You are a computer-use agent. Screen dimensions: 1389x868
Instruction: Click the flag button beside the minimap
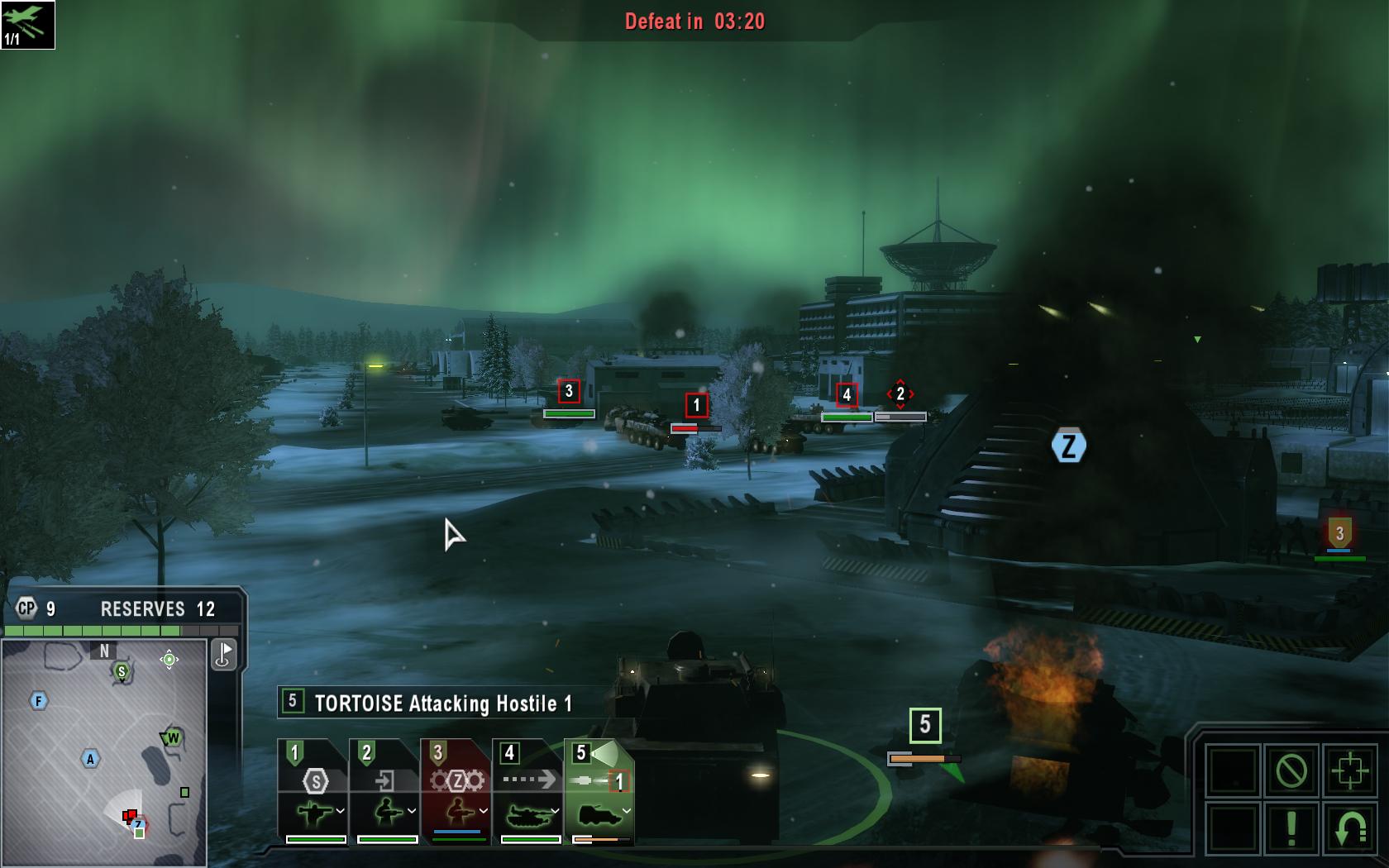point(224,655)
